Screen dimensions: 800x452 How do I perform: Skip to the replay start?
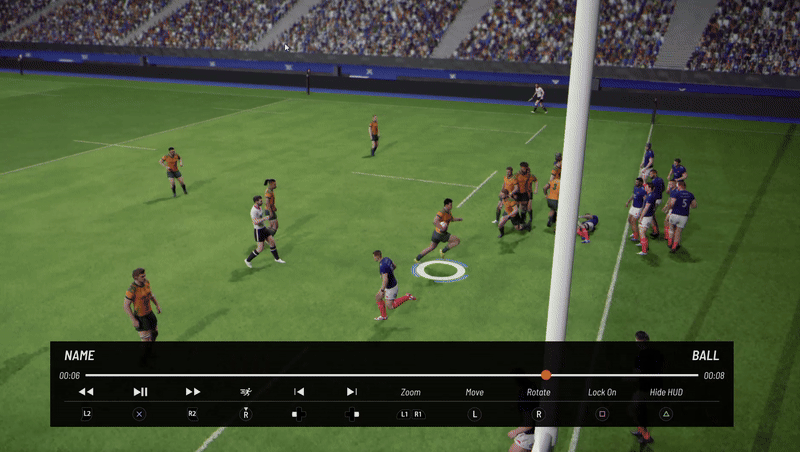pos(298,392)
